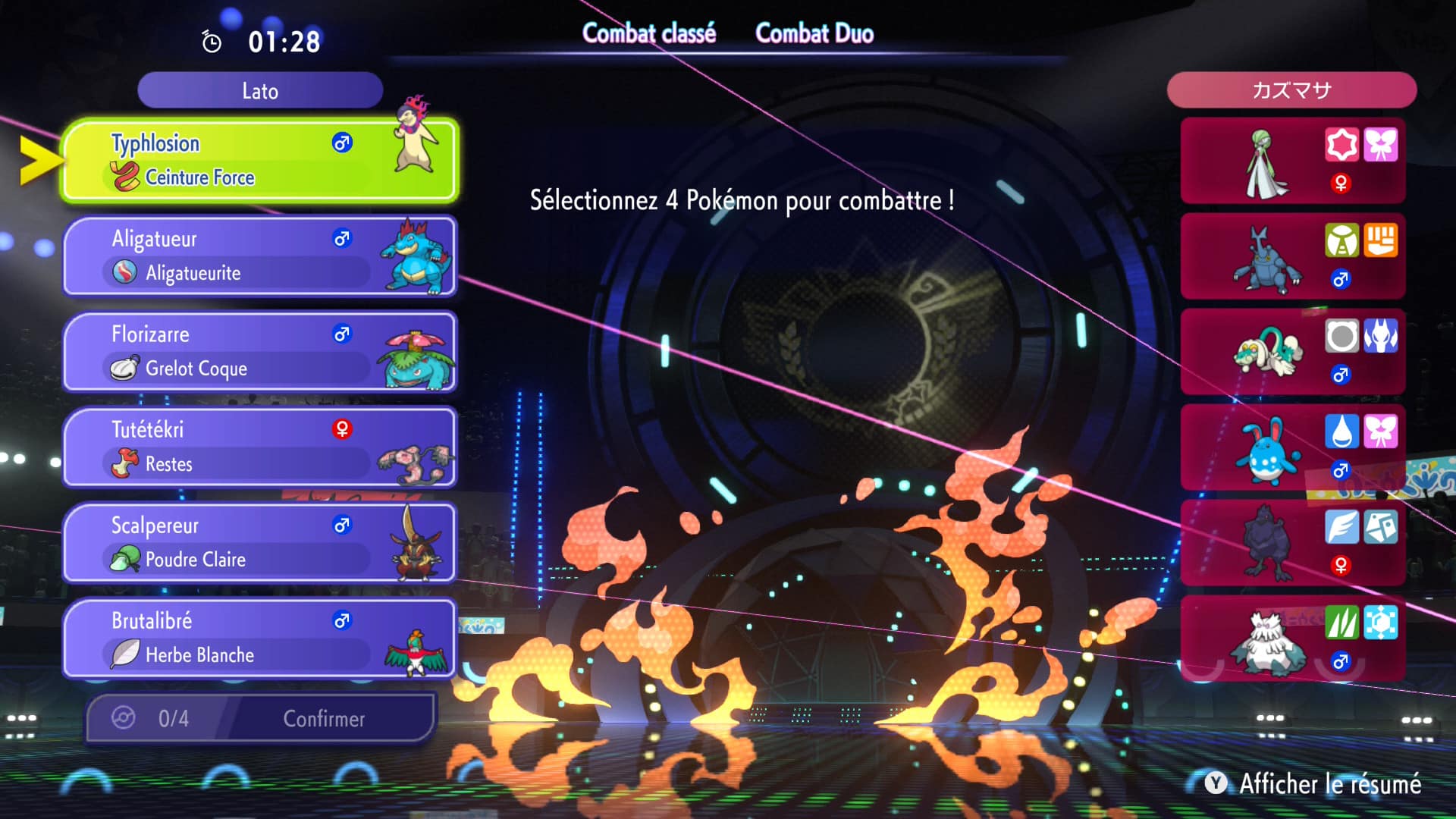
Task: Select Typhlosion holding Ceinture Force
Action: 259,160
